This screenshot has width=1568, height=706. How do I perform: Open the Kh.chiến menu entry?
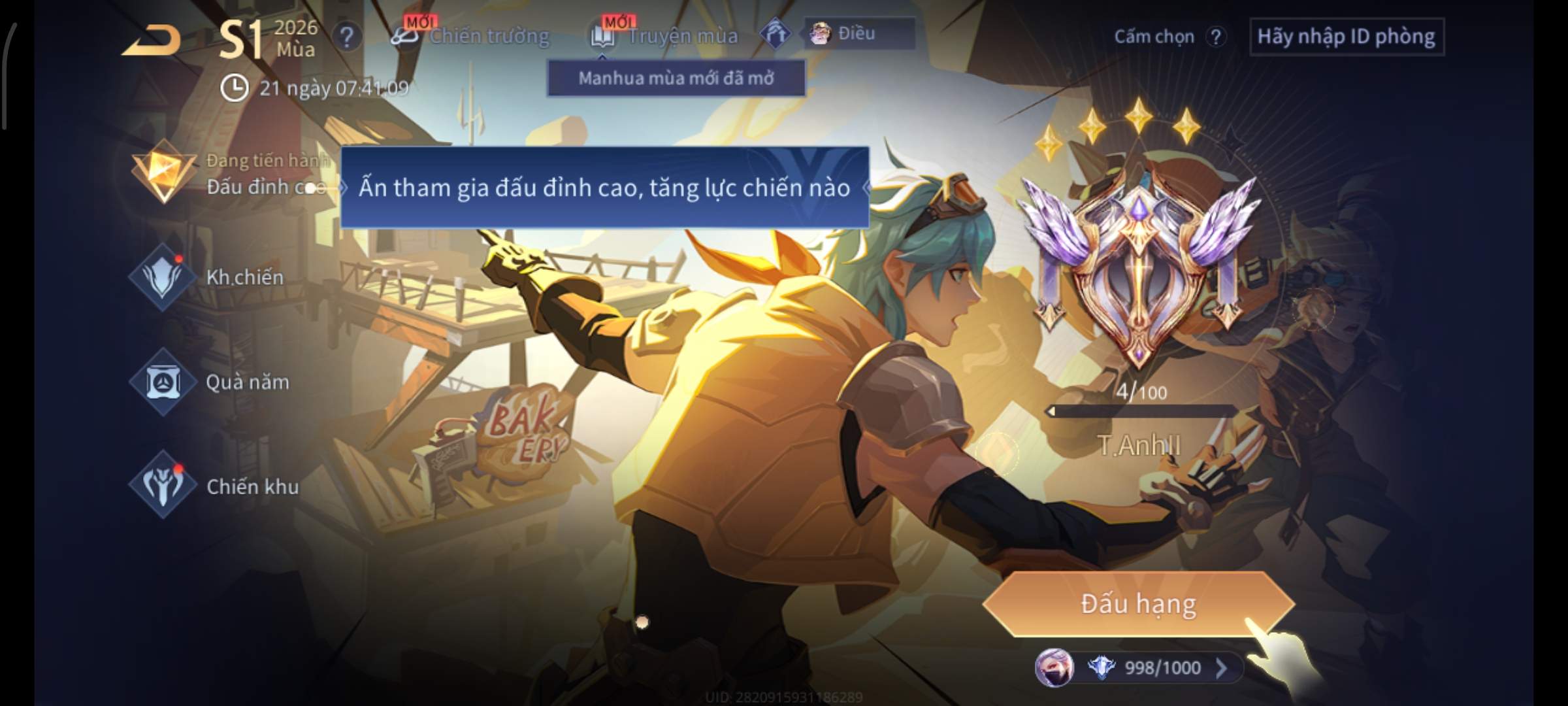pyautogui.click(x=209, y=277)
